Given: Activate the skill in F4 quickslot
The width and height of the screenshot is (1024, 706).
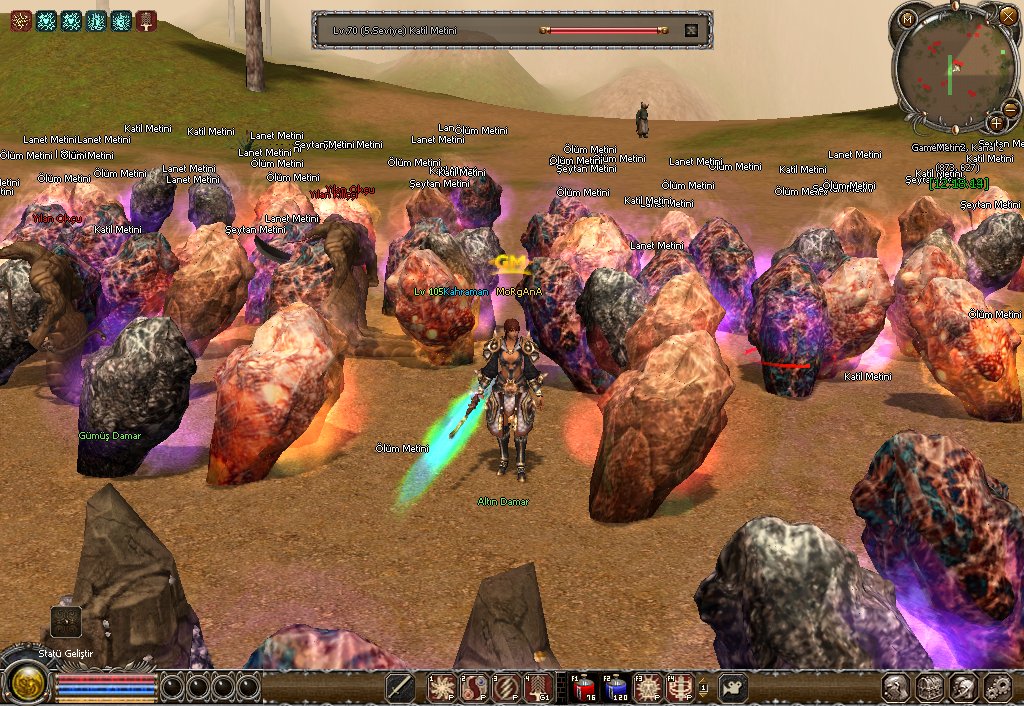Looking at the screenshot, I should coord(681,687).
